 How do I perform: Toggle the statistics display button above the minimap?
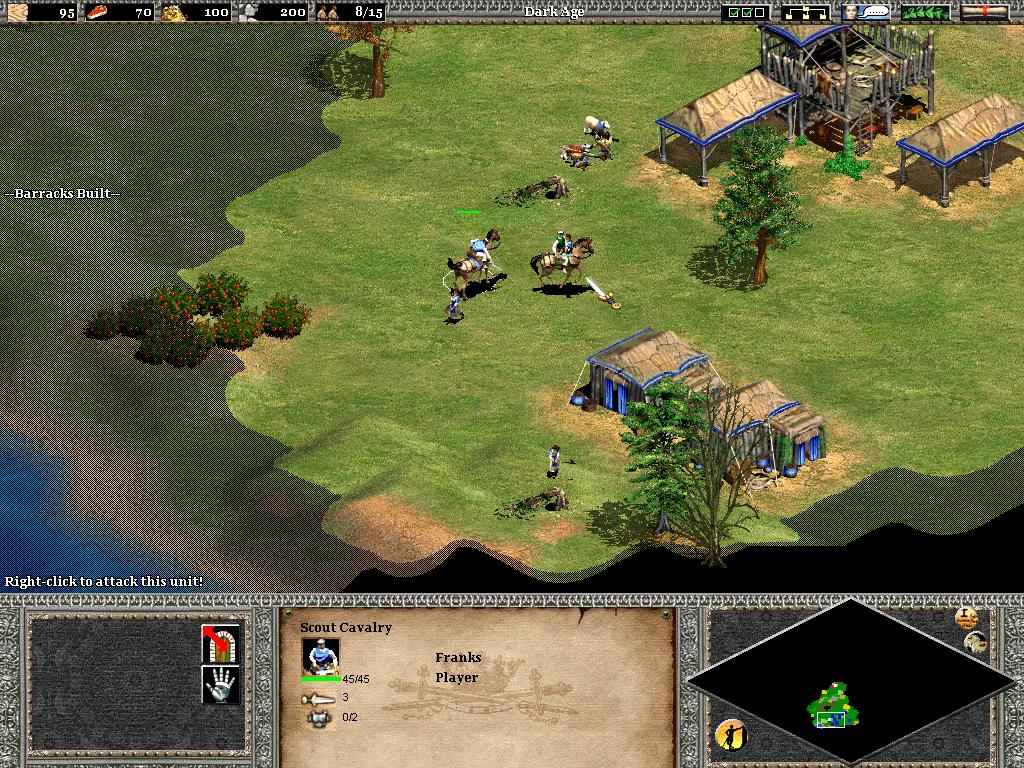(966, 617)
